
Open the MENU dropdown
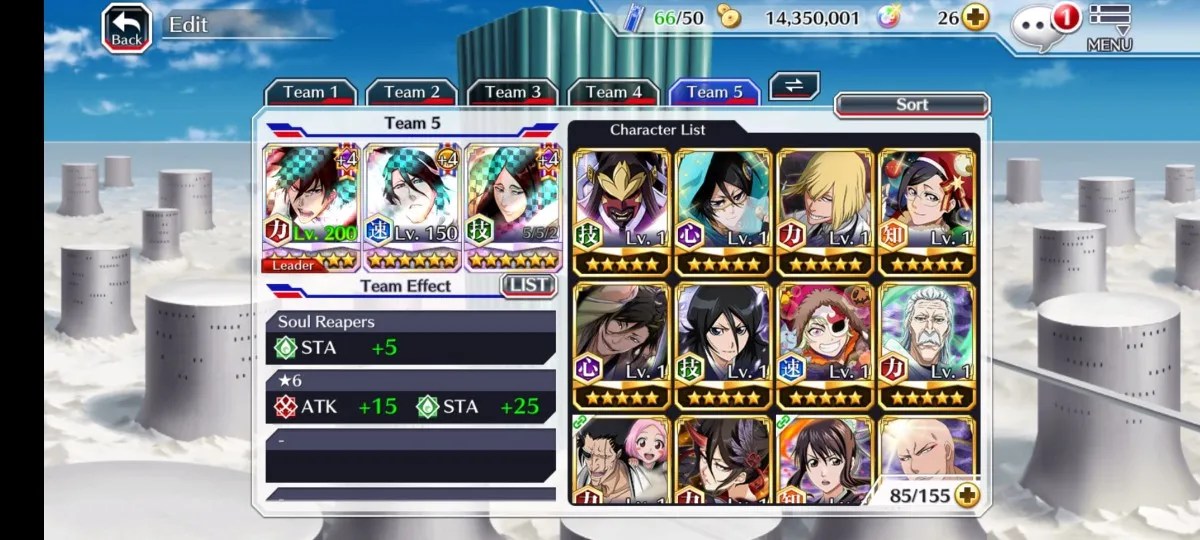point(1109,27)
